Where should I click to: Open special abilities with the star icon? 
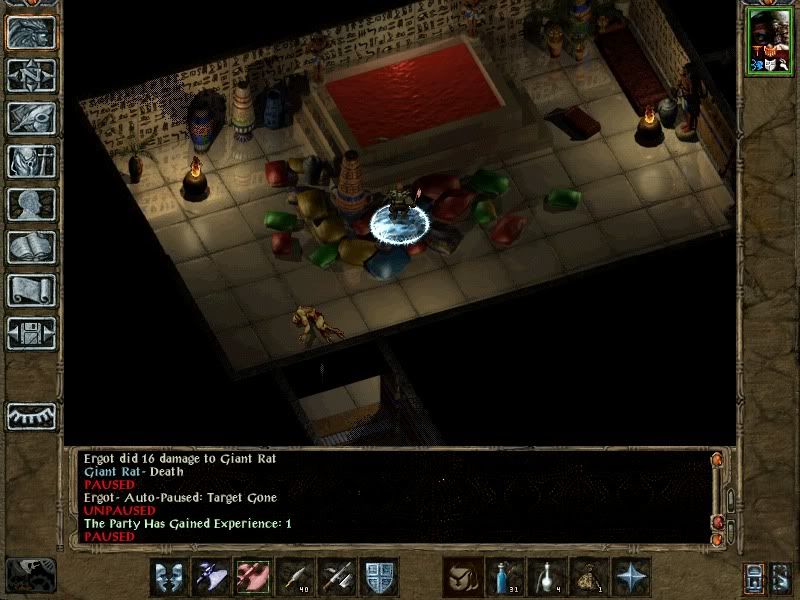pos(631,577)
